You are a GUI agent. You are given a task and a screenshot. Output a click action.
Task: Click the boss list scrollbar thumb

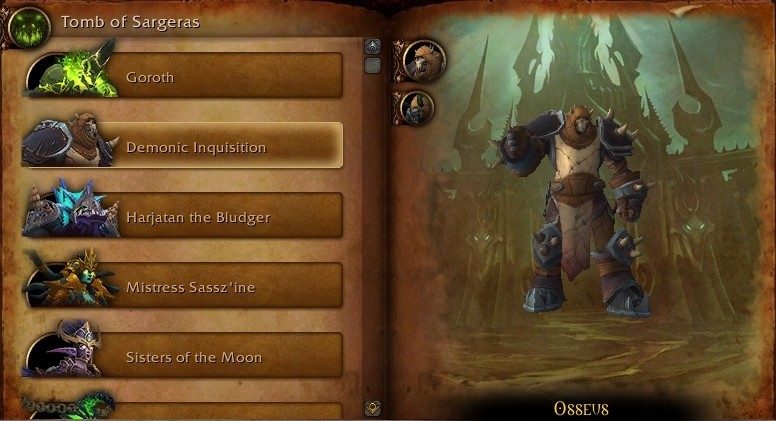coord(372,66)
